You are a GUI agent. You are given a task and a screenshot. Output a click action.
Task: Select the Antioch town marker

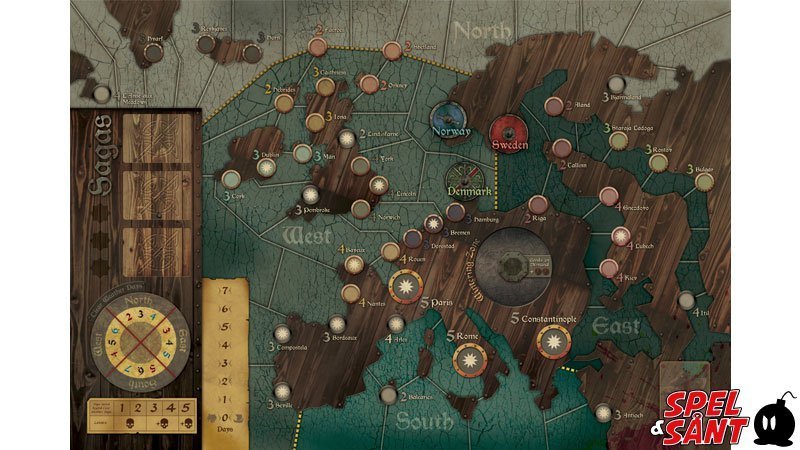pos(603,413)
